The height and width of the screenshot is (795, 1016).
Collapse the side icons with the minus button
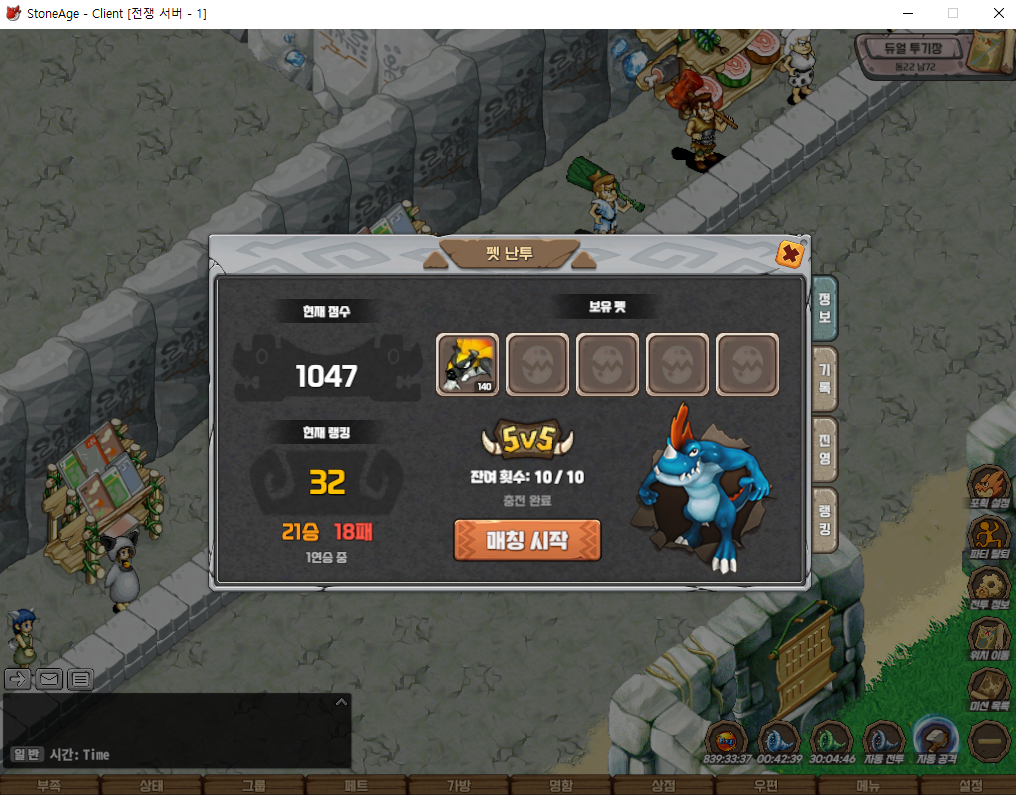(x=989, y=742)
